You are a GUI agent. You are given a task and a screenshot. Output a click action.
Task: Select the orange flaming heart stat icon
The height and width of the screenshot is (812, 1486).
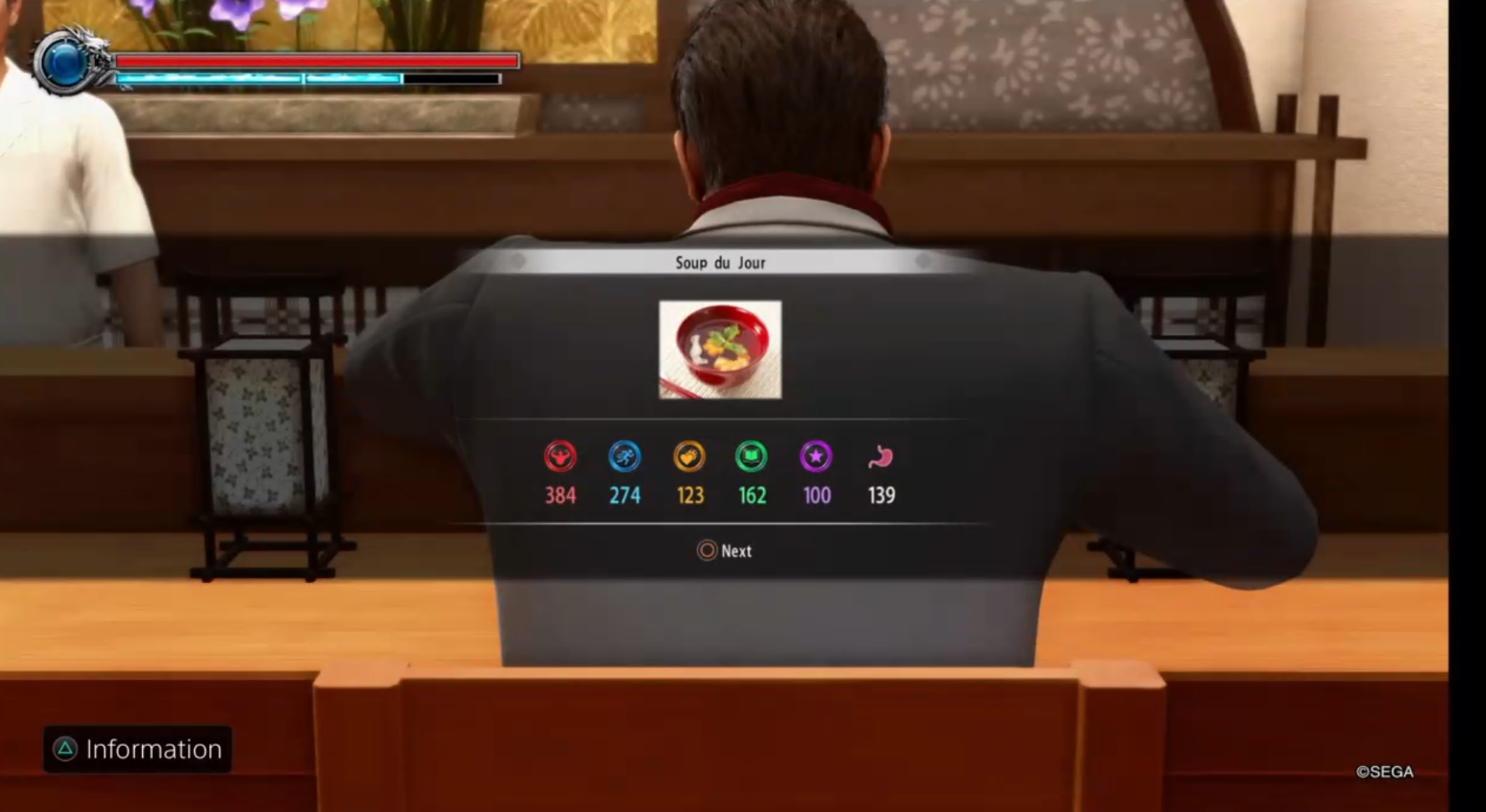click(688, 456)
